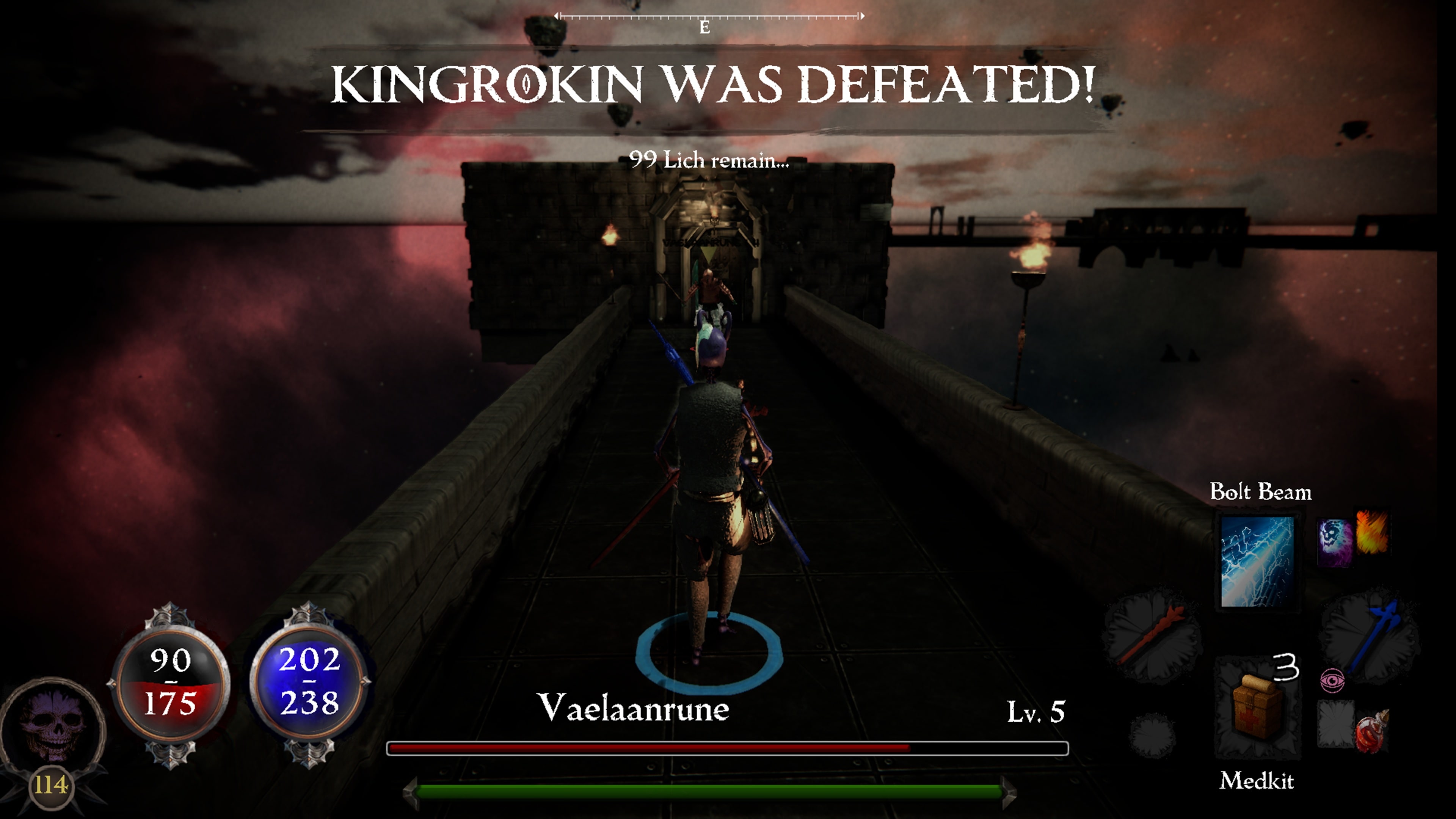
Task: Click the right arrow on the compass bar
Action: coord(863,16)
